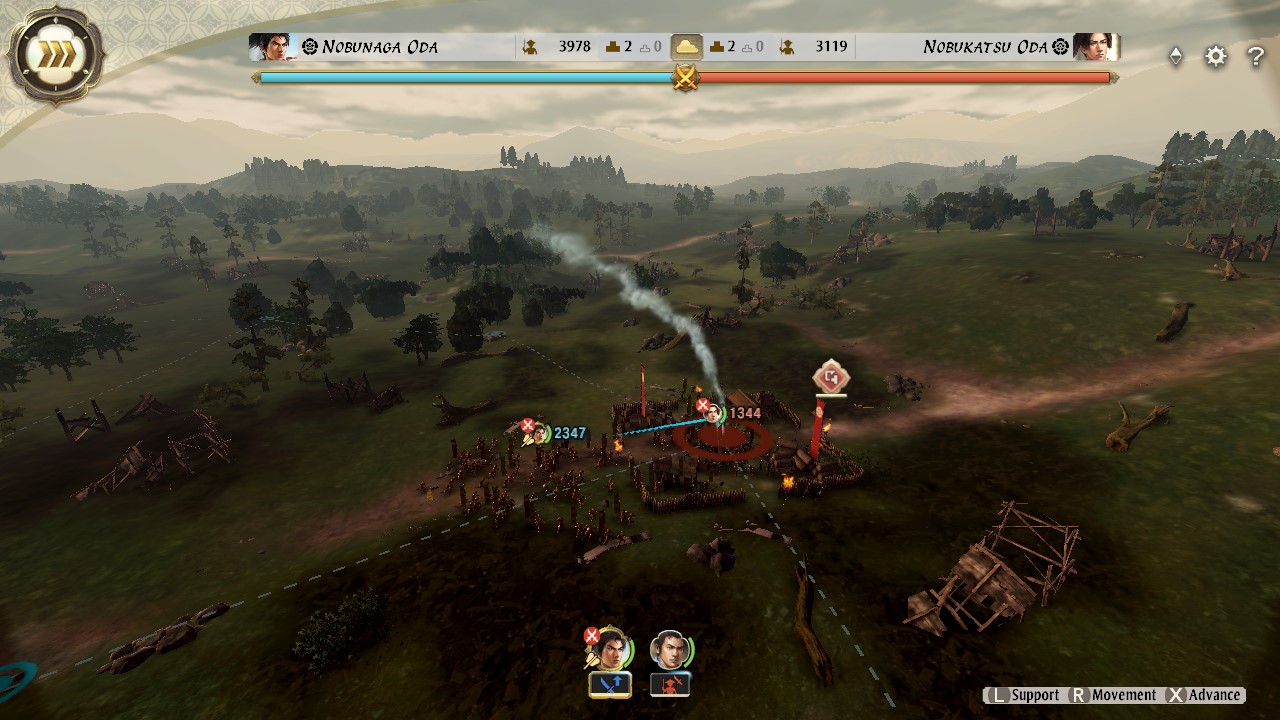The width and height of the screenshot is (1280, 720).
Task: Click the cloud weather icon in top bar
Action: pos(689,46)
